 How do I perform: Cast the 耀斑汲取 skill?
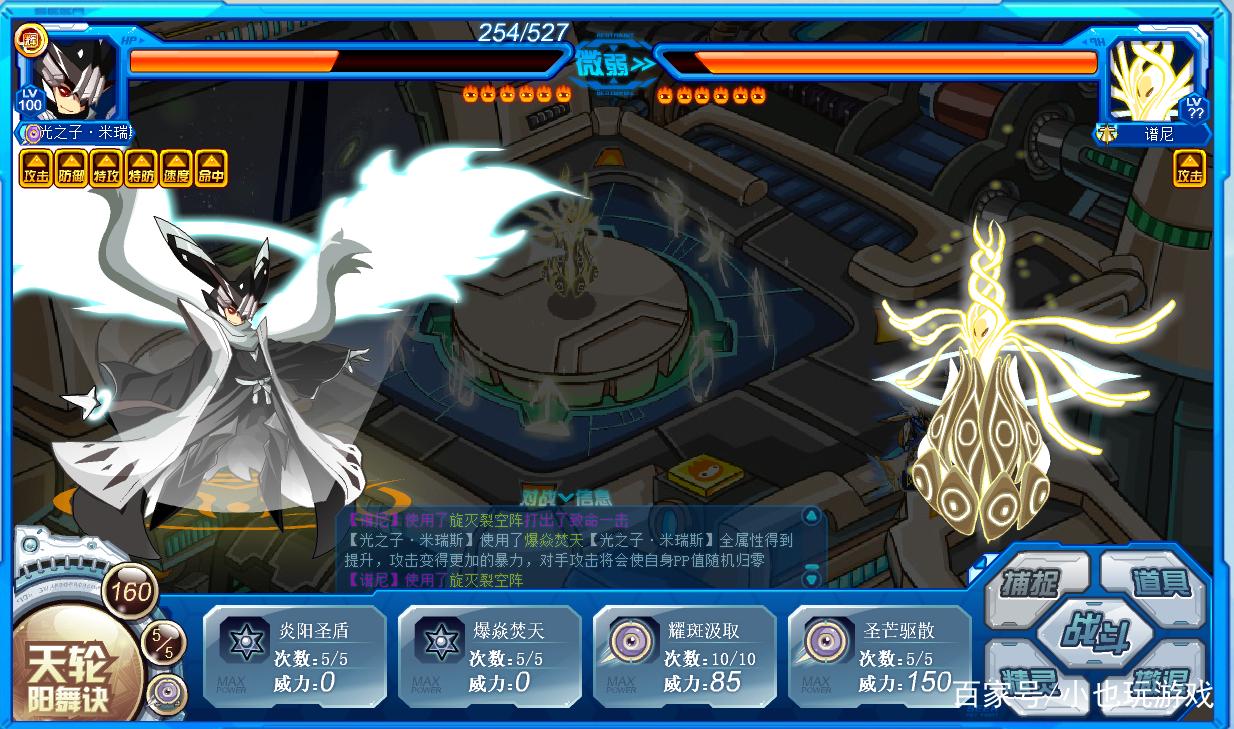(x=684, y=657)
